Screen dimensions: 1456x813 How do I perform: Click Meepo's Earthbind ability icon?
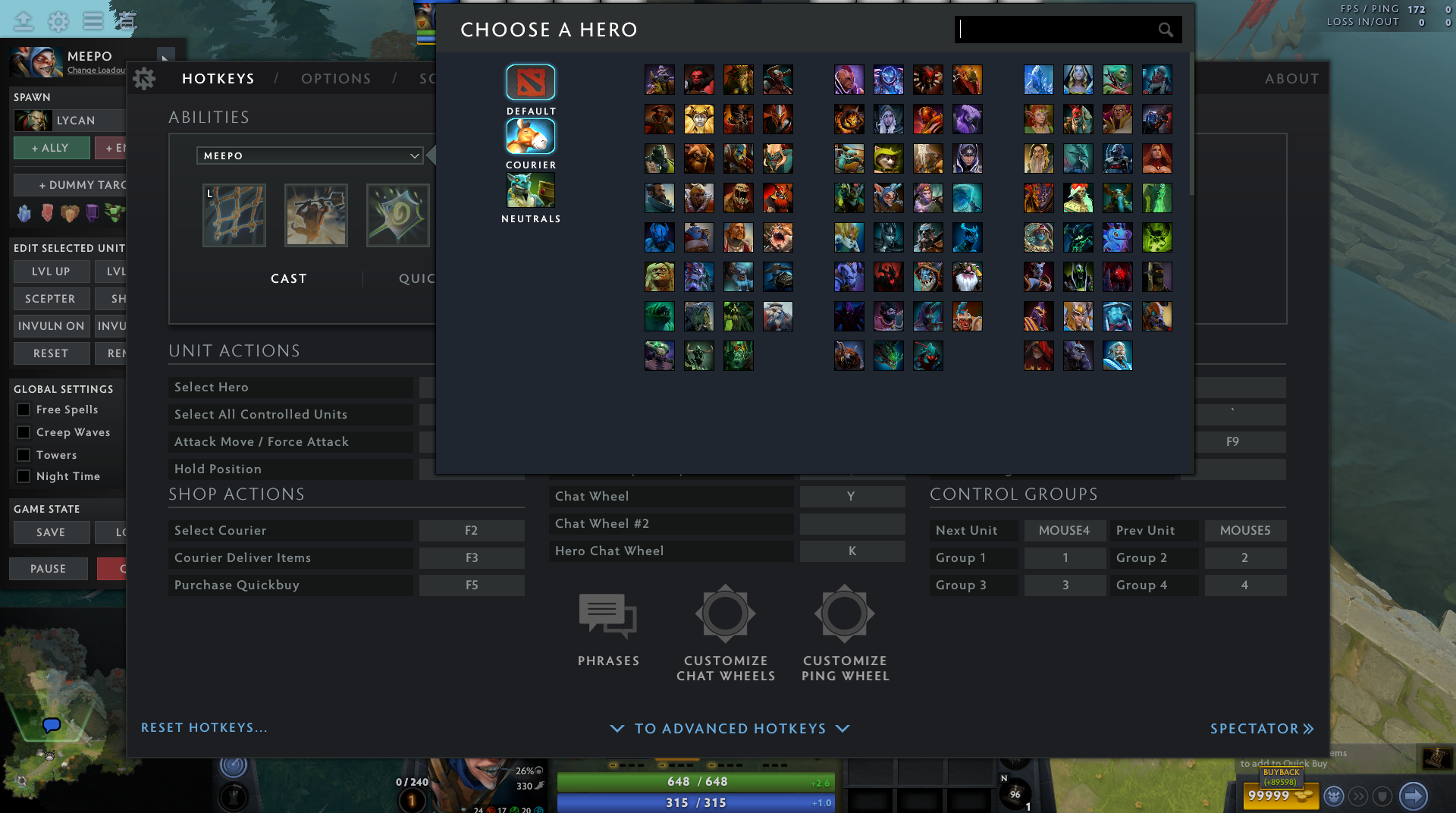click(234, 215)
